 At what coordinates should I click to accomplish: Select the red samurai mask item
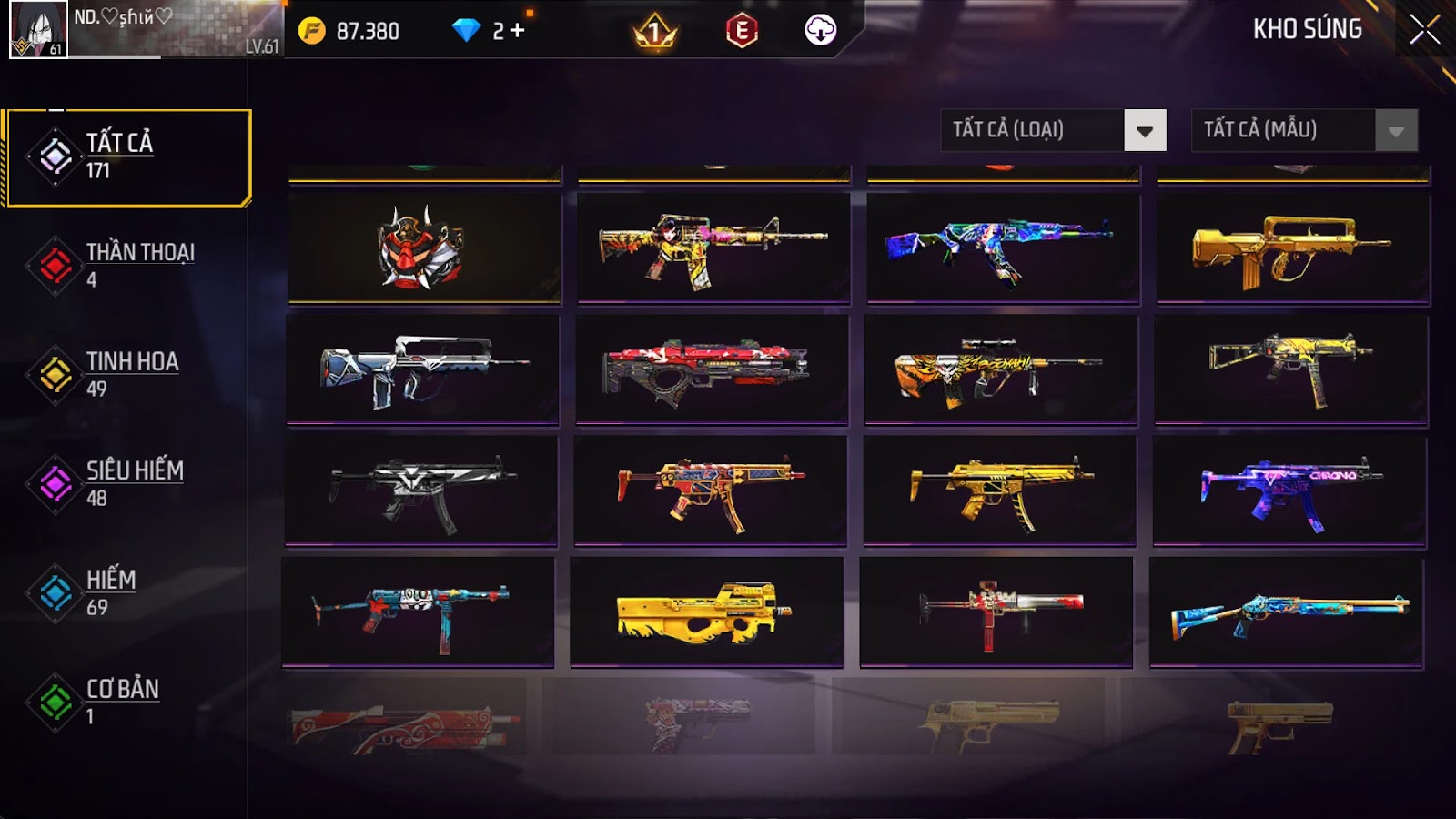click(x=424, y=248)
